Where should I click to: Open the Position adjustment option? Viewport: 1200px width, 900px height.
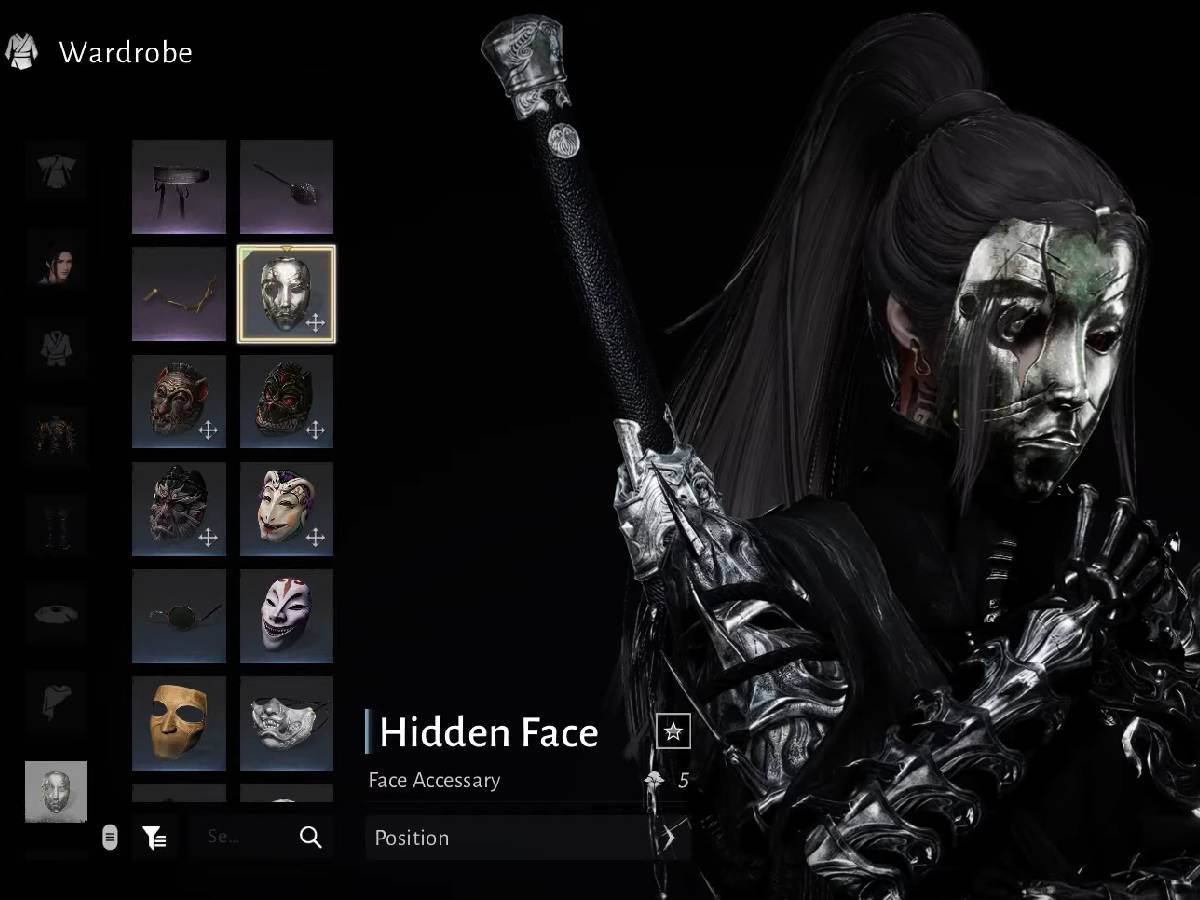[x=527, y=838]
